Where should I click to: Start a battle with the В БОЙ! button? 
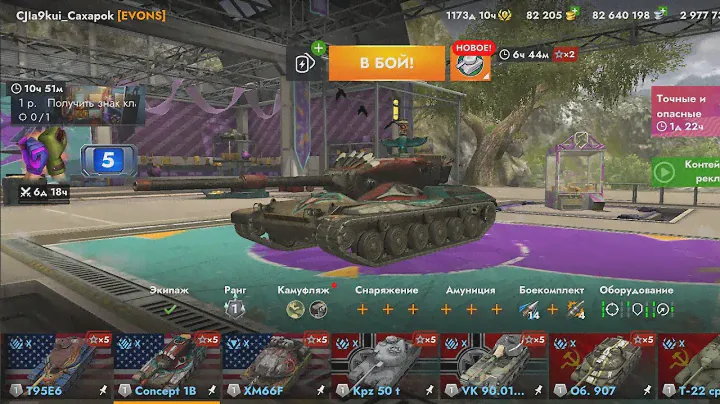click(x=386, y=63)
